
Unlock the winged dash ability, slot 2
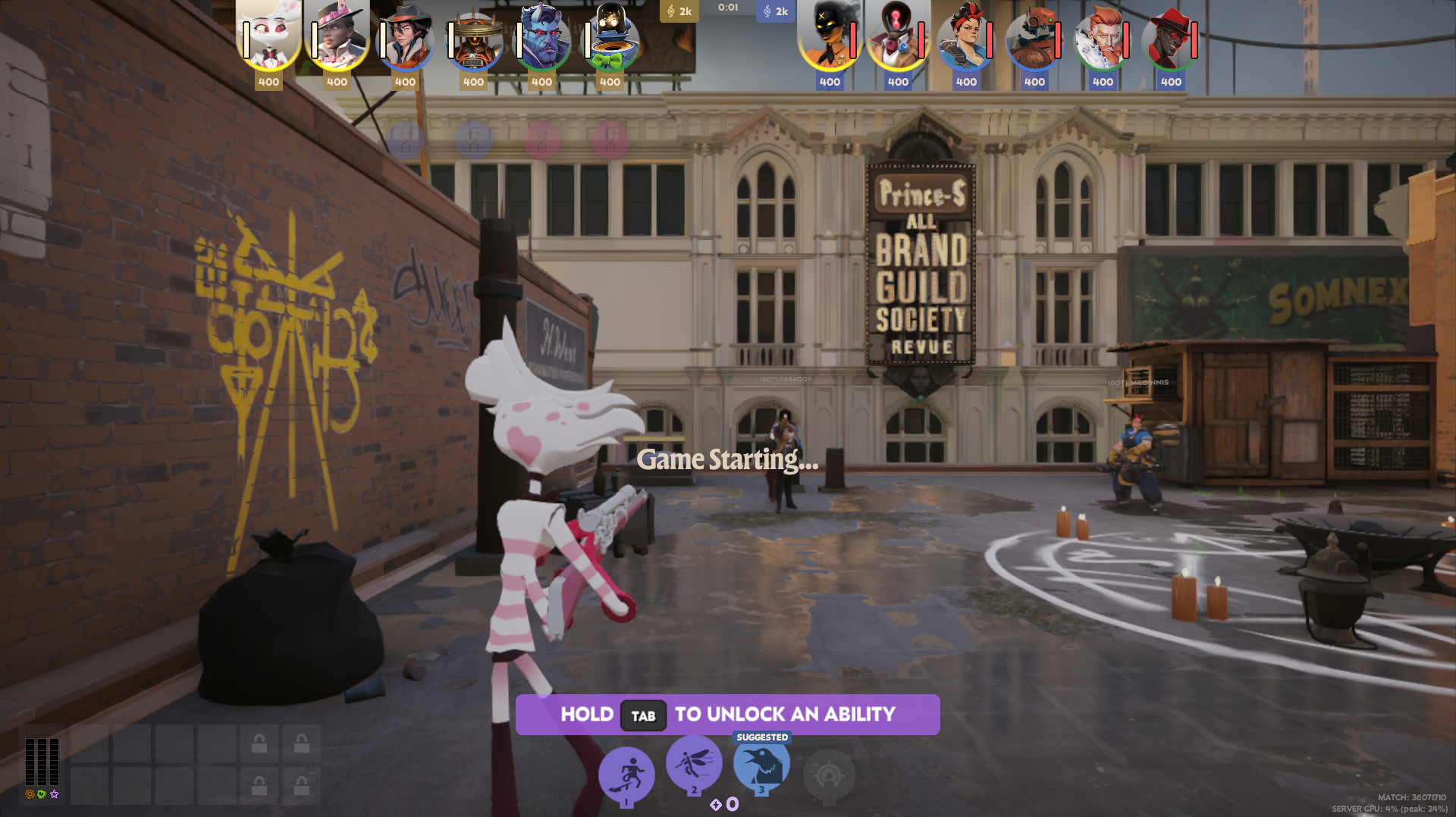(694, 762)
